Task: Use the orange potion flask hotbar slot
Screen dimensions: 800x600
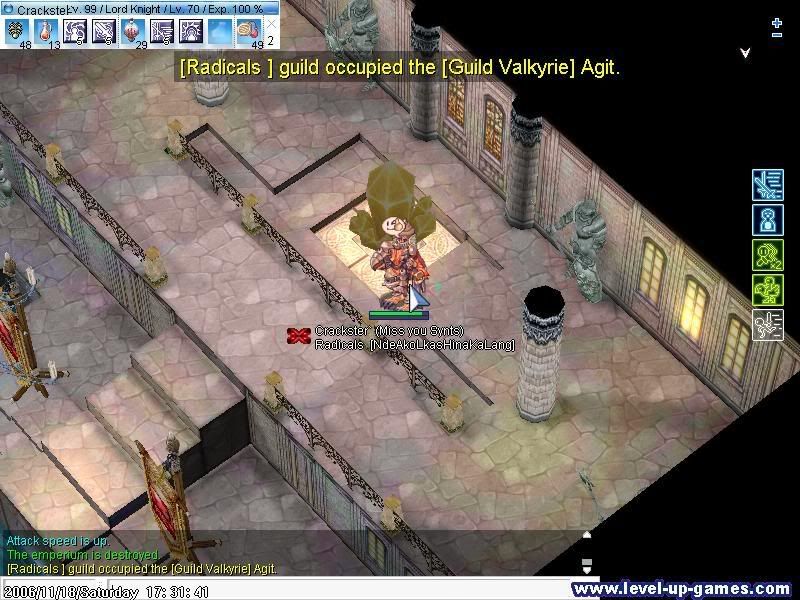Action: 46,30
